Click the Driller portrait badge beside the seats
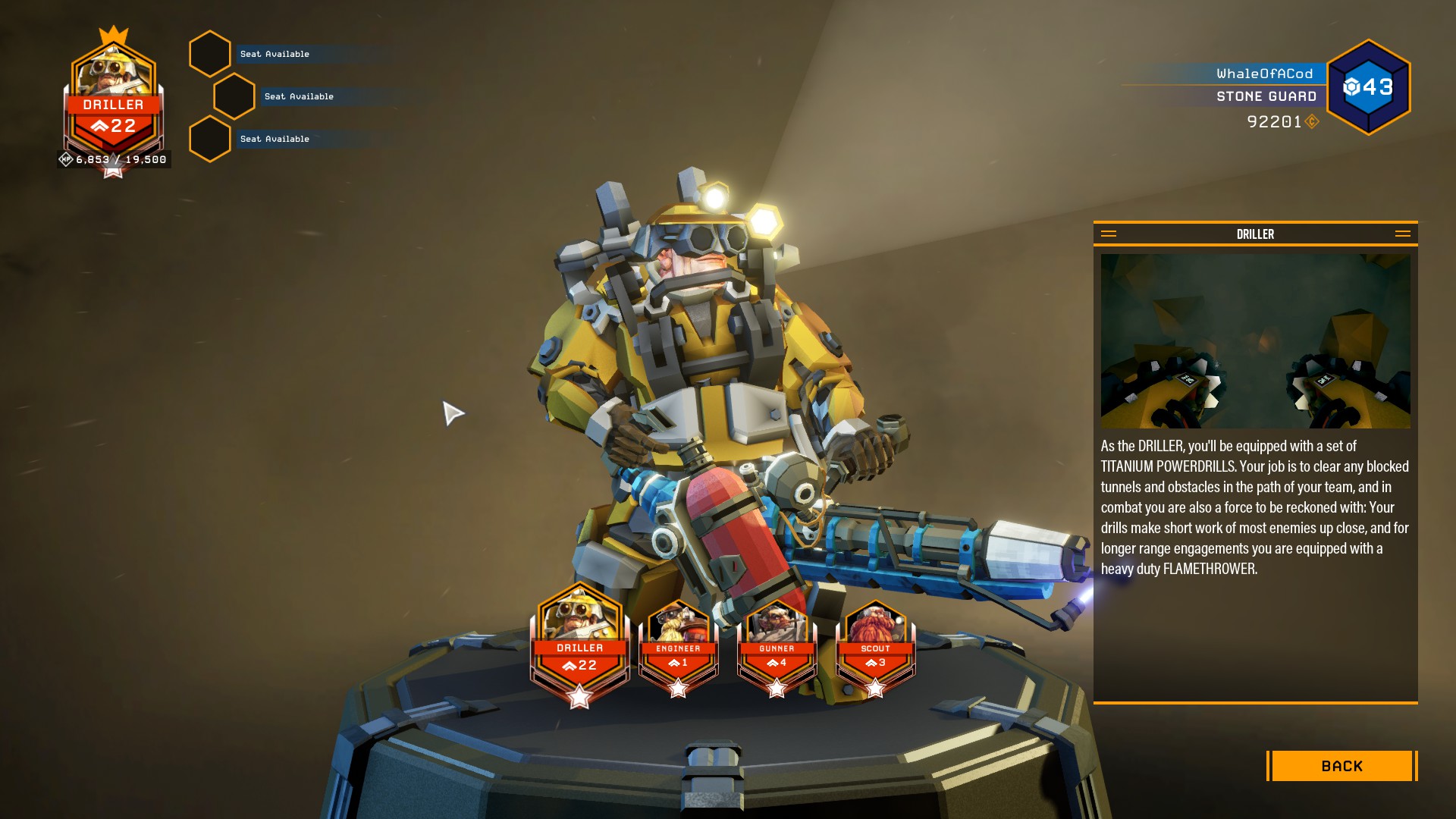The width and height of the screenshot is (1456, 819). [x=113, y=102]
